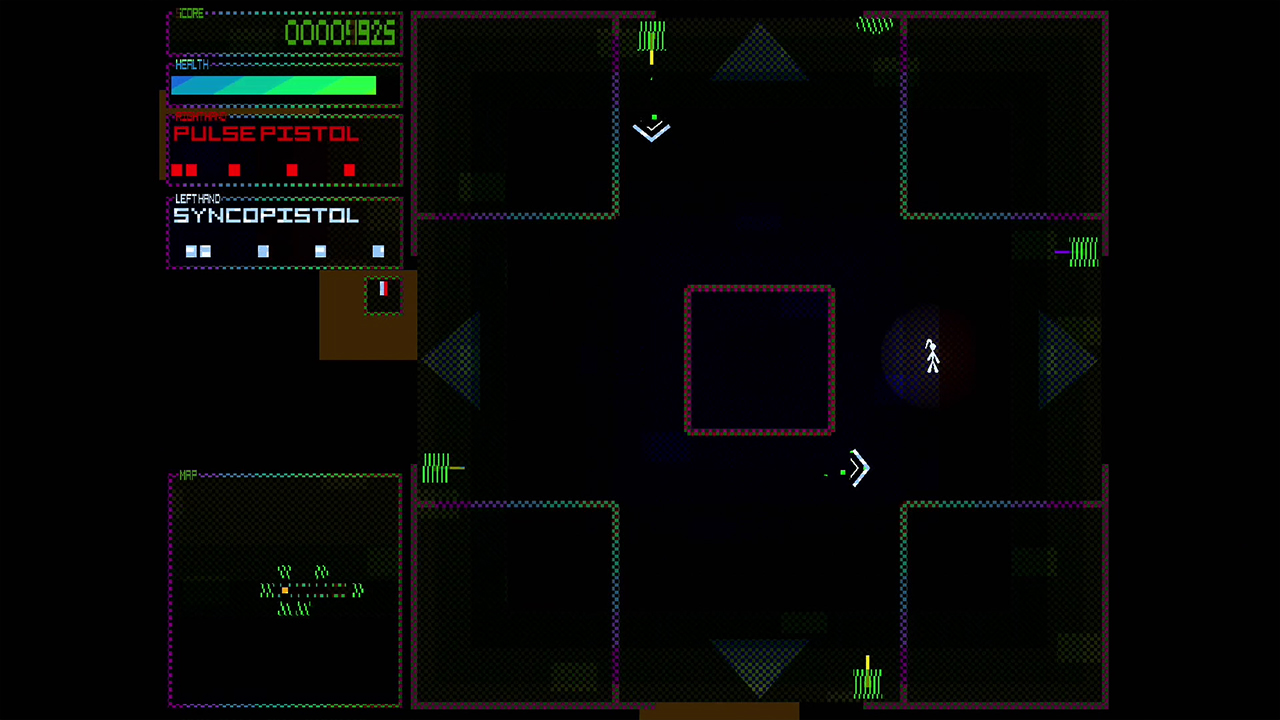Viewport: 1280px width, 720px height.
Task: Click the MAP title text
Action: pyautogui.click(x=186, y=476)
